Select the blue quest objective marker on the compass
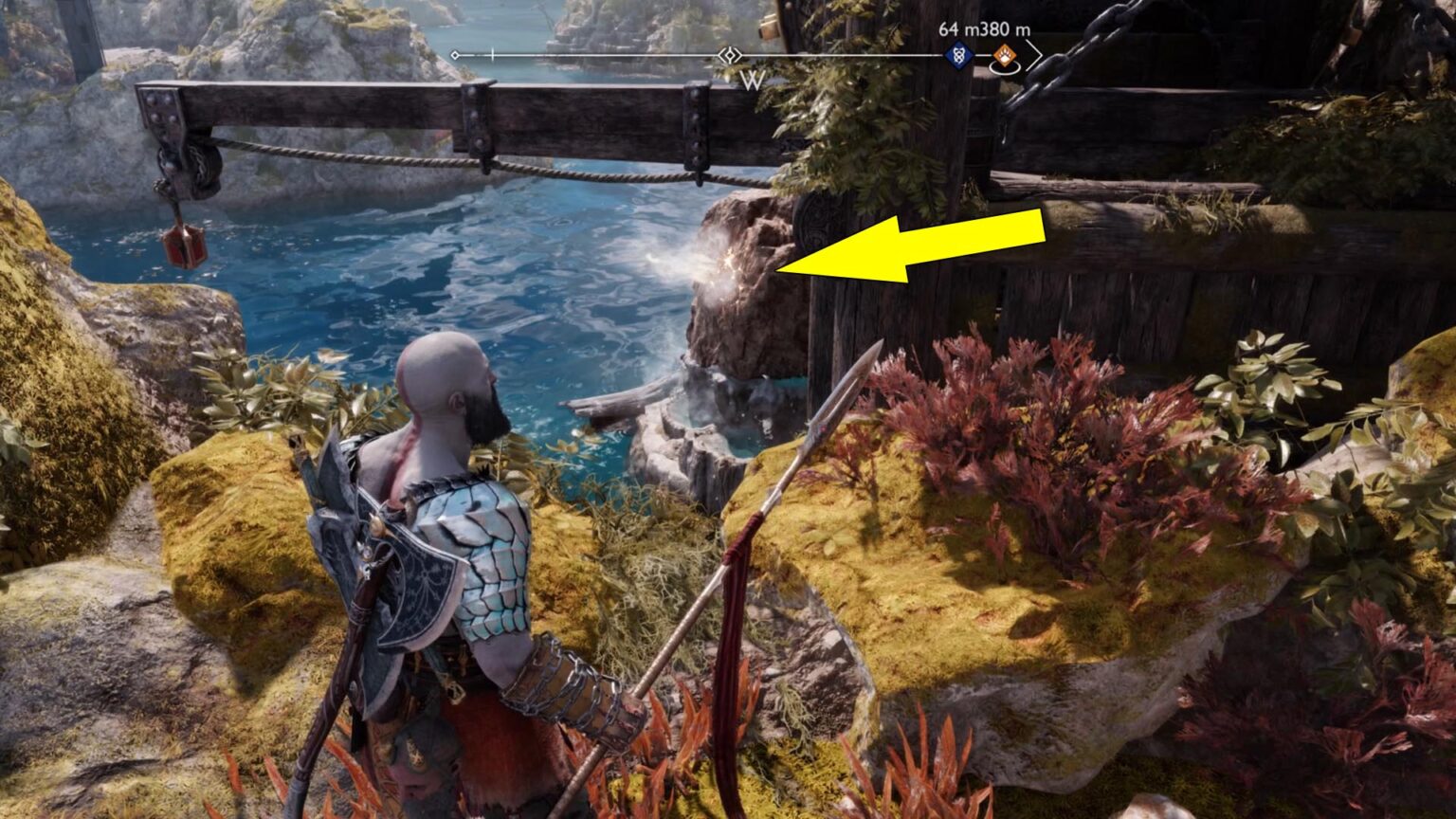Viewport: 1456px width, 819px height. pos(957,54)
